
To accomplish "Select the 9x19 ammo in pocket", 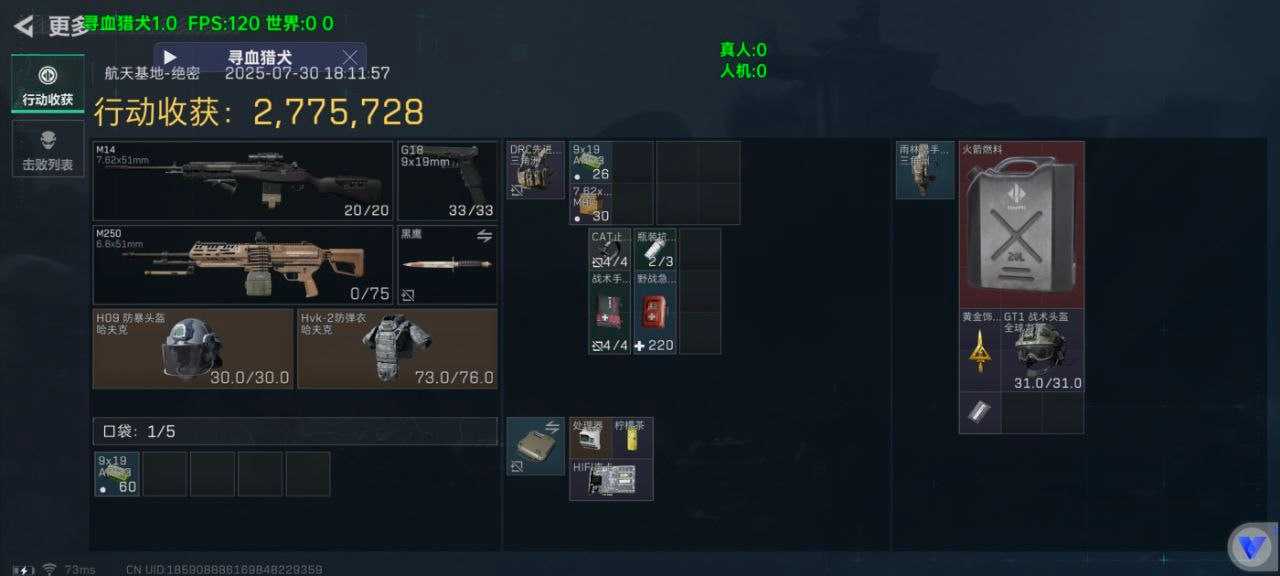I will [x=117, y=474].
